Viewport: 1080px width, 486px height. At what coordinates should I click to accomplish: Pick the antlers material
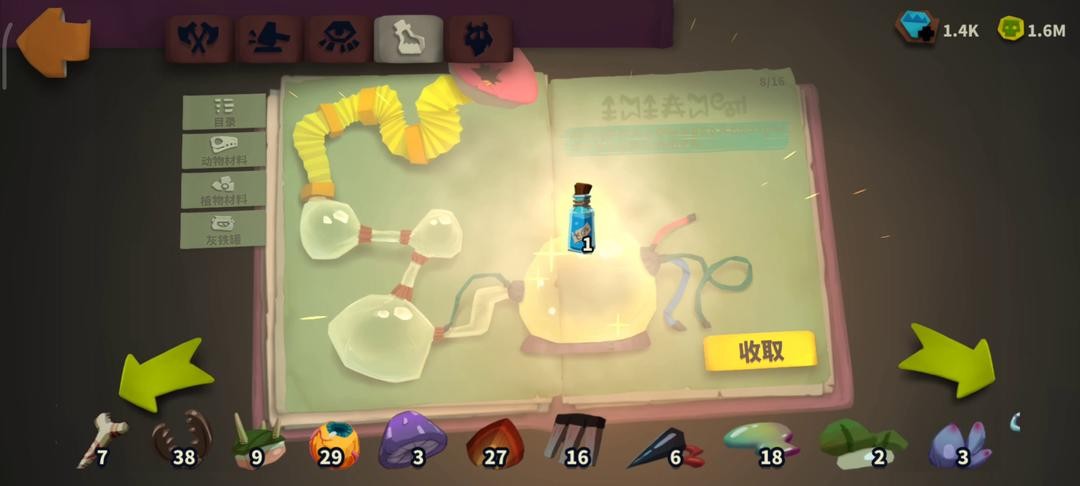tap(181, 439)
